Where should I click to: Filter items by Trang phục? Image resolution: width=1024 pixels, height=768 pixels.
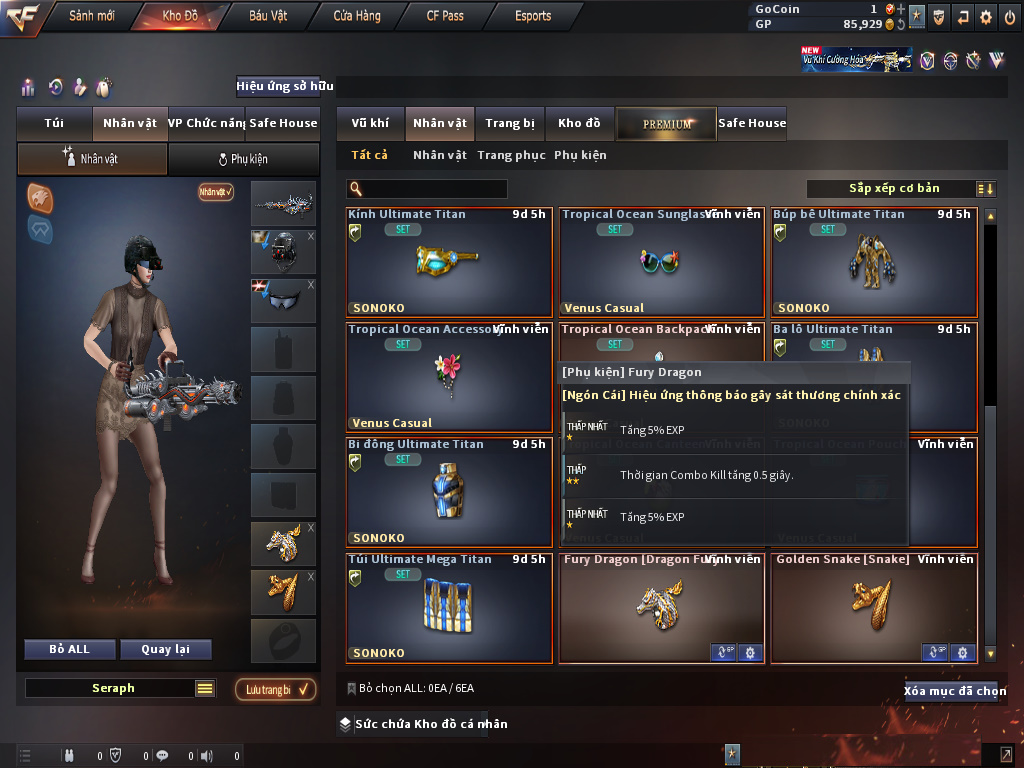511,155
